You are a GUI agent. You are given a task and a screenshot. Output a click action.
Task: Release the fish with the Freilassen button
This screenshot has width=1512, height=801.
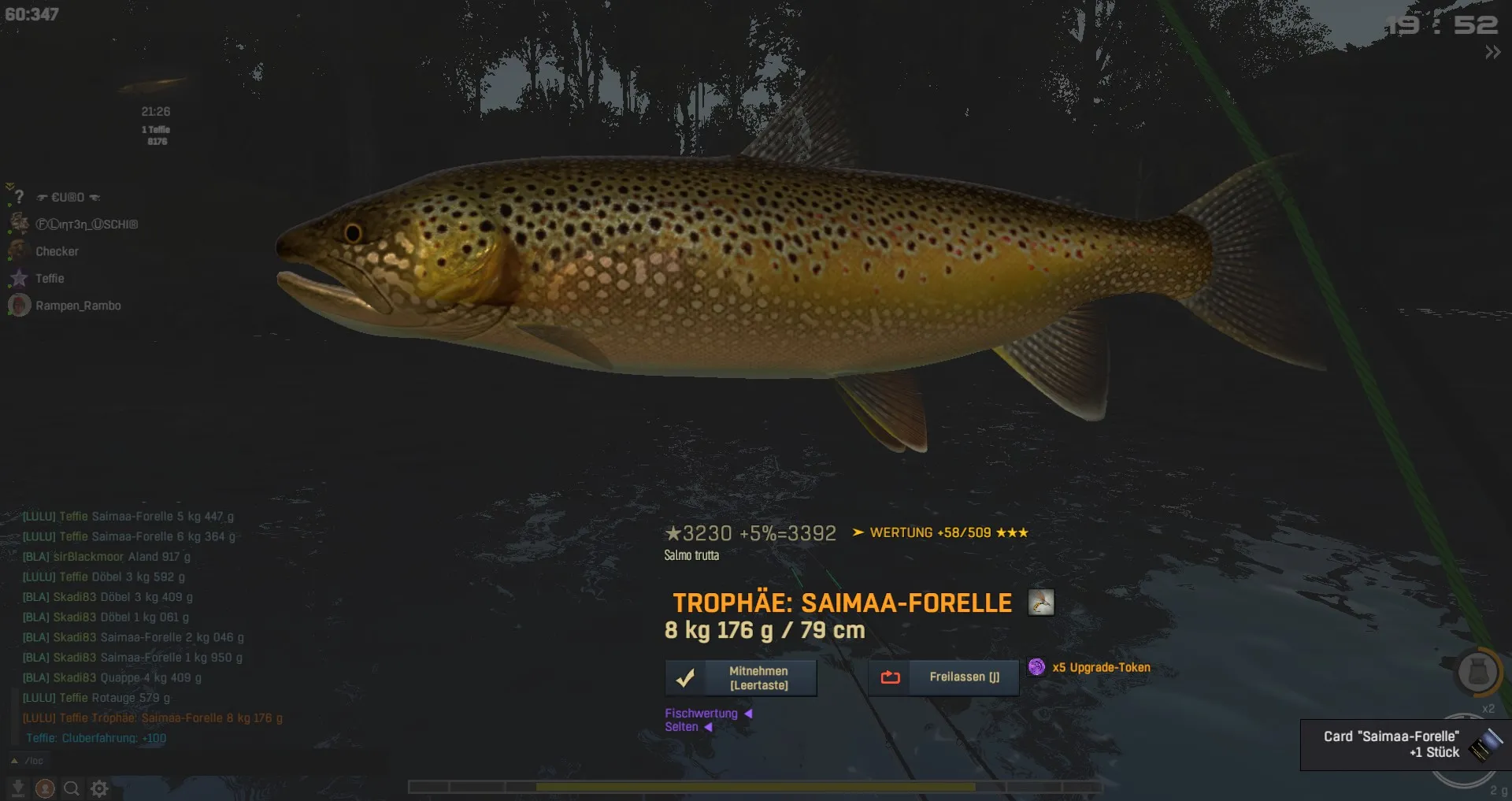pyautogui.click(x=943, y=677)
